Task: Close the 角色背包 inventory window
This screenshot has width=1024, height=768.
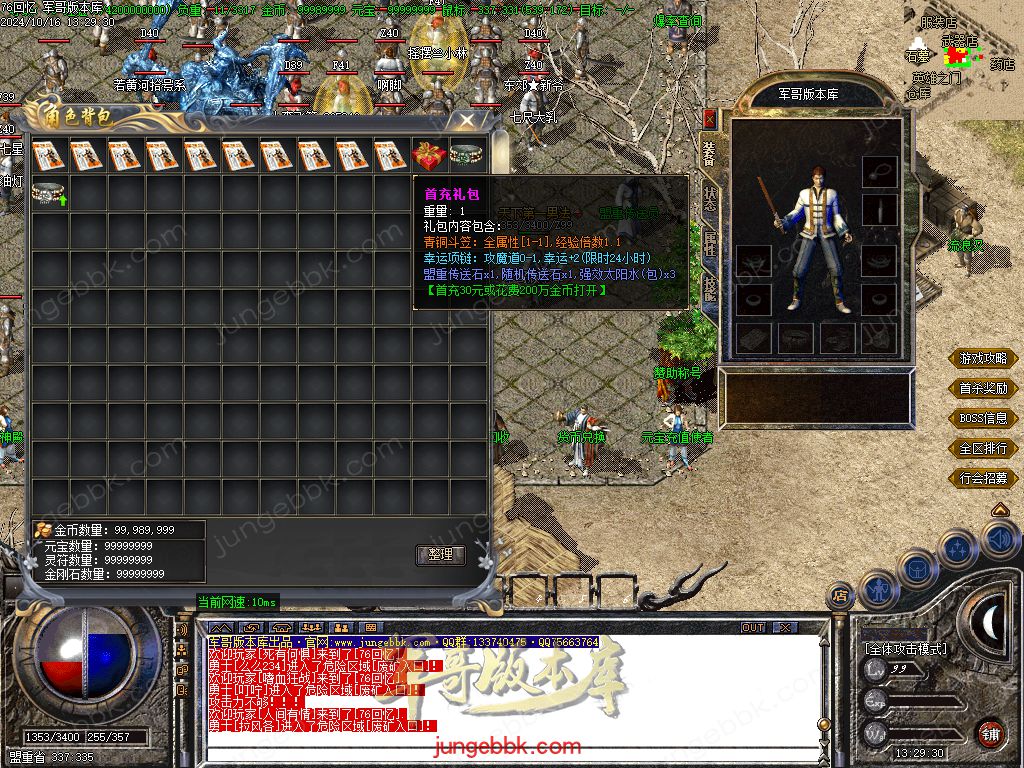Action: 467,120
